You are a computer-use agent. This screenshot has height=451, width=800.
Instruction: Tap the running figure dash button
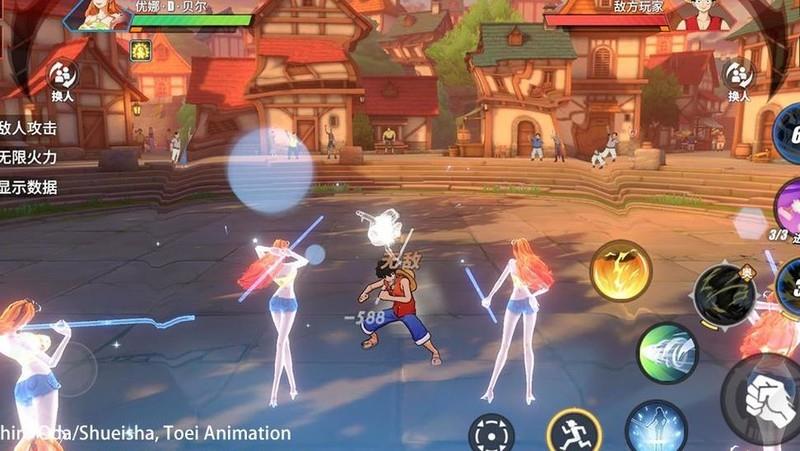click(573, 433)
